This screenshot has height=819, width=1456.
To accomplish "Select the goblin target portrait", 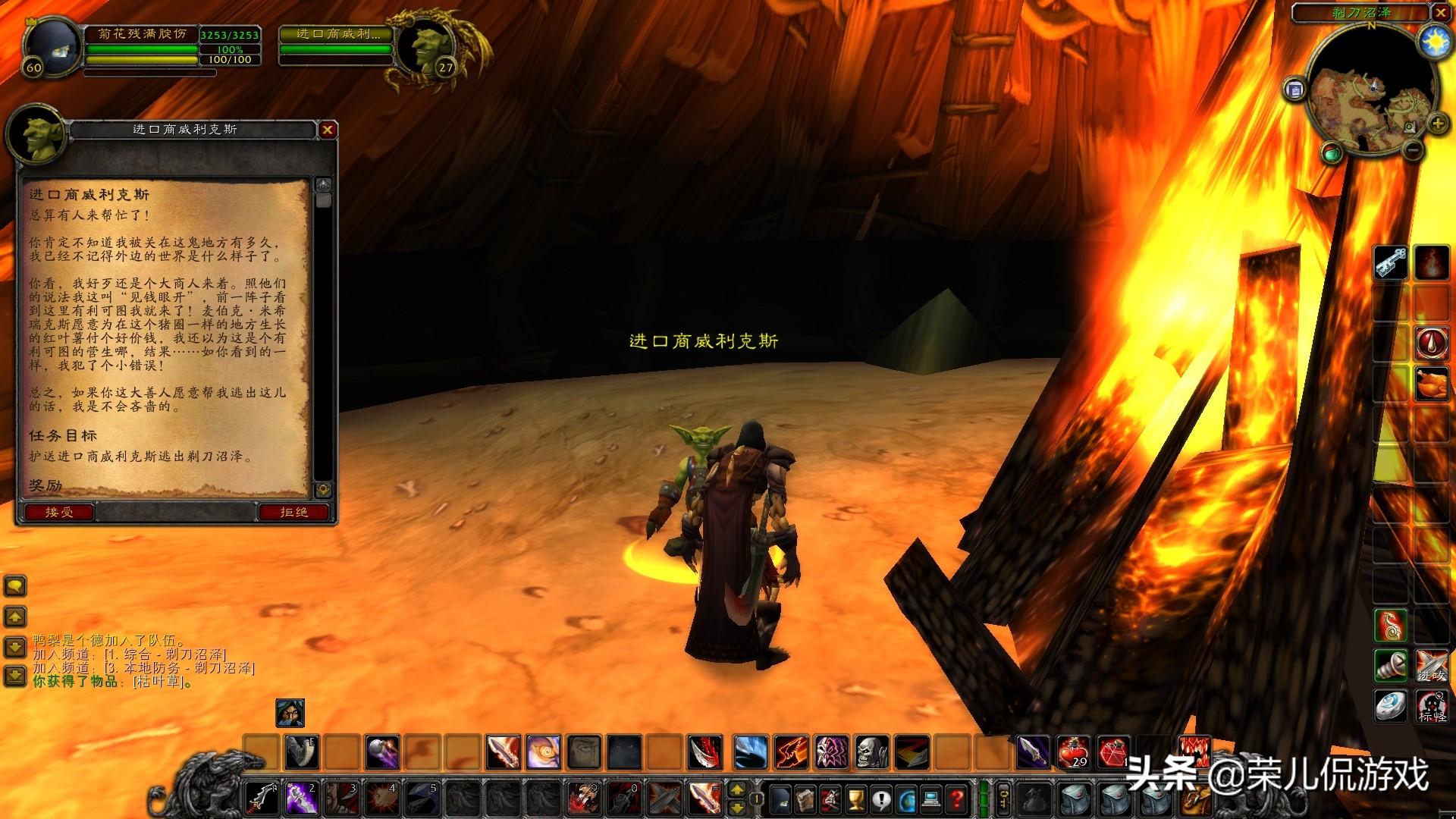I will pos(425,47).
